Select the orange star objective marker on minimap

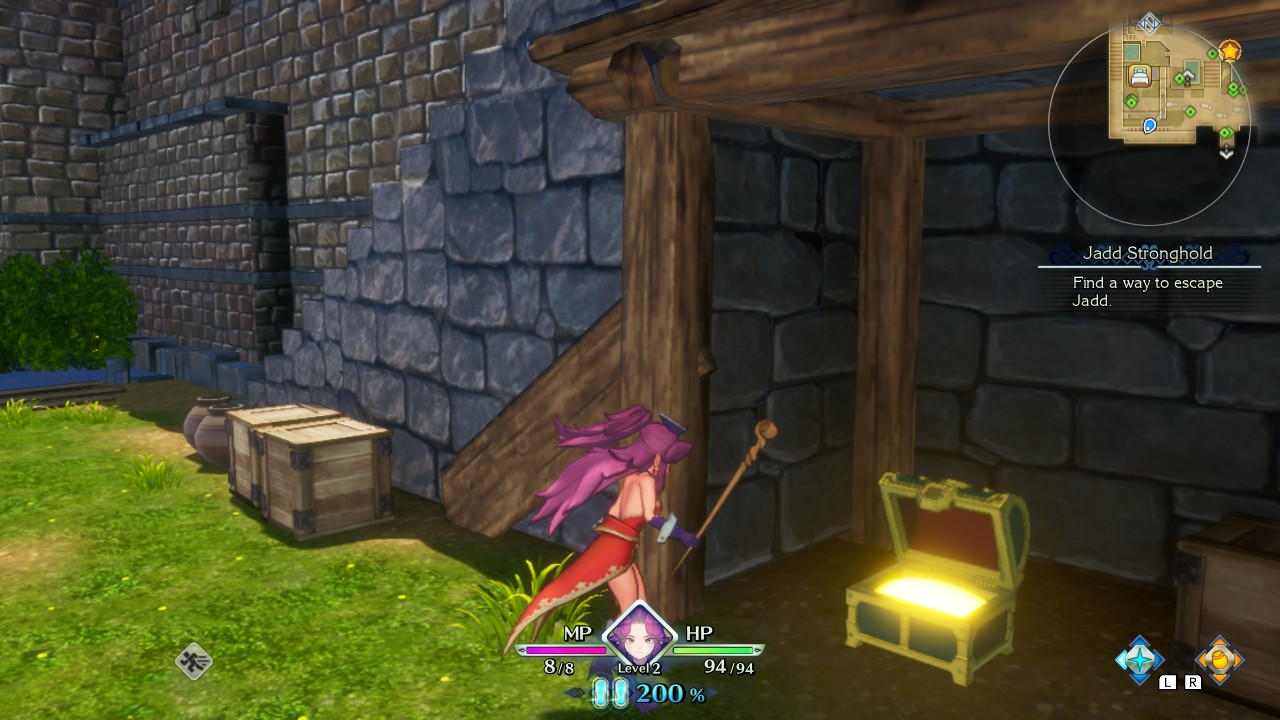tap(1229, 50)
